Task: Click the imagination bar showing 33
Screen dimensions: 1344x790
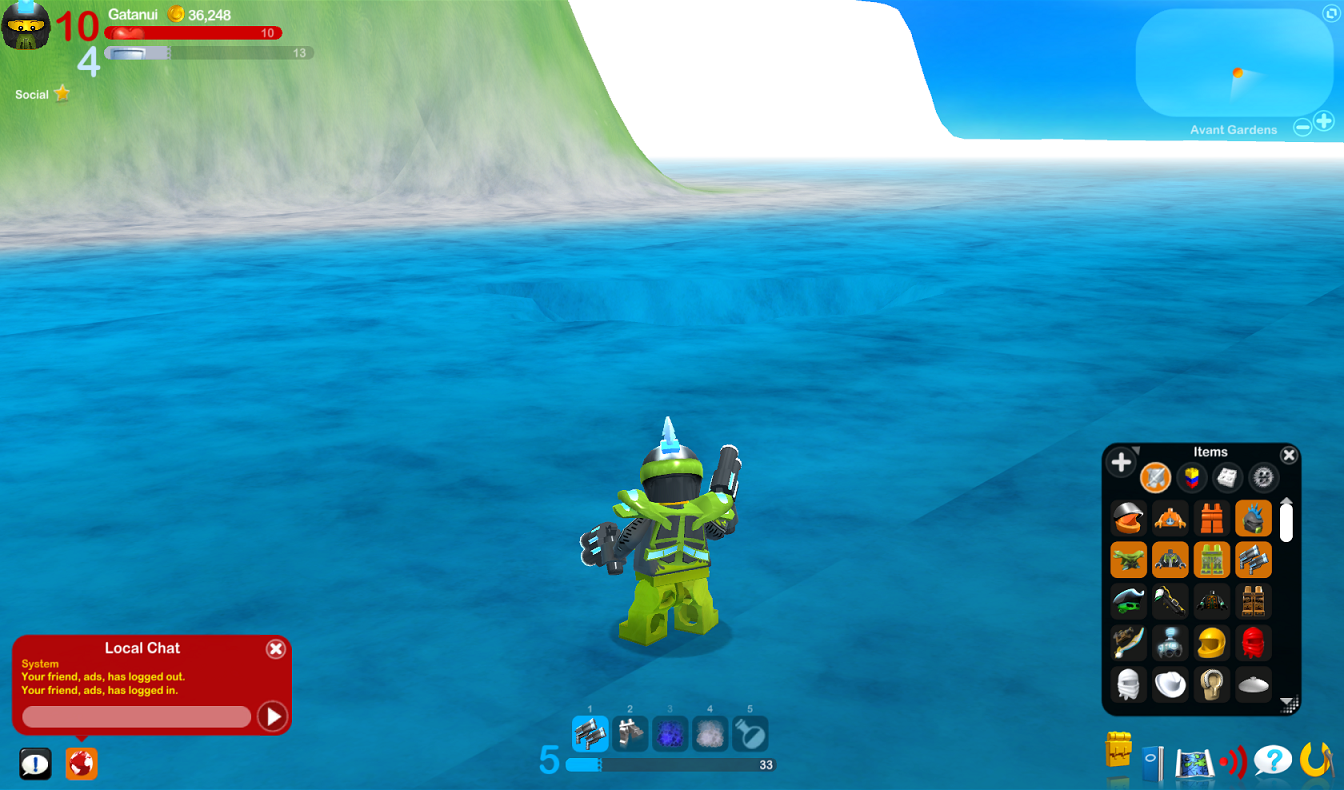Action: point(670,762)
